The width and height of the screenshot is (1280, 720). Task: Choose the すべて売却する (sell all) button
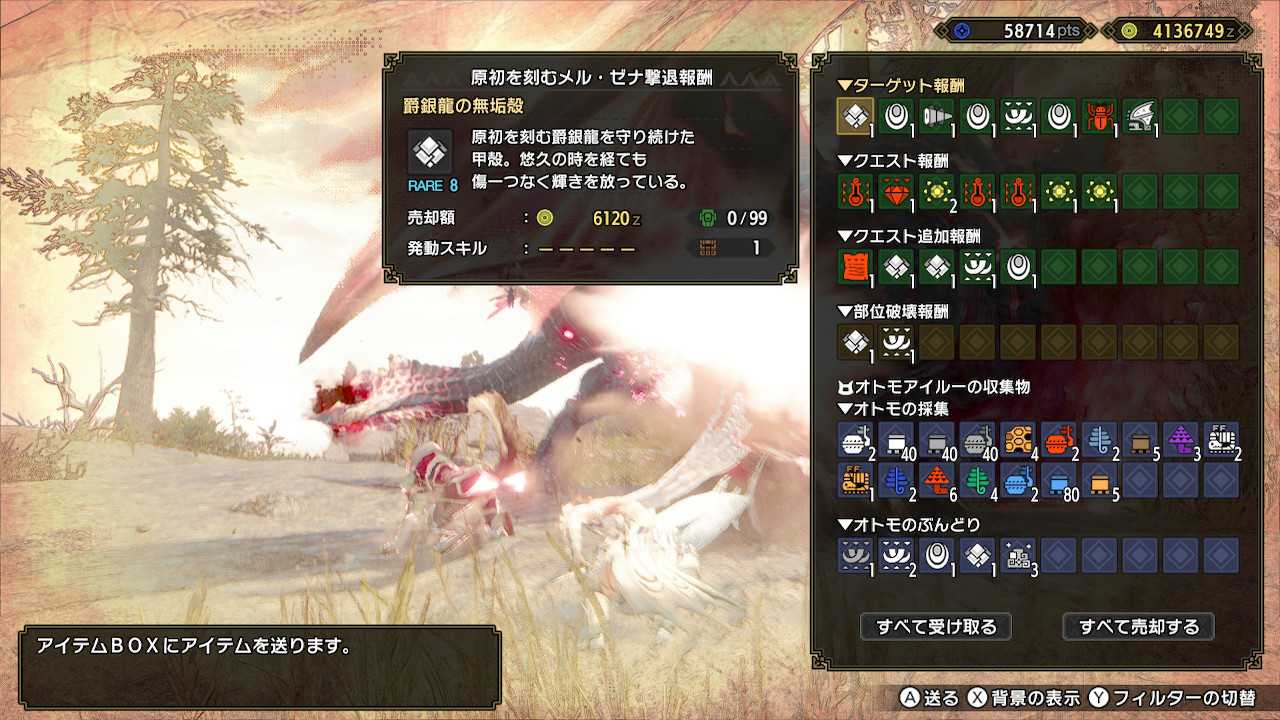point(1138,627)
